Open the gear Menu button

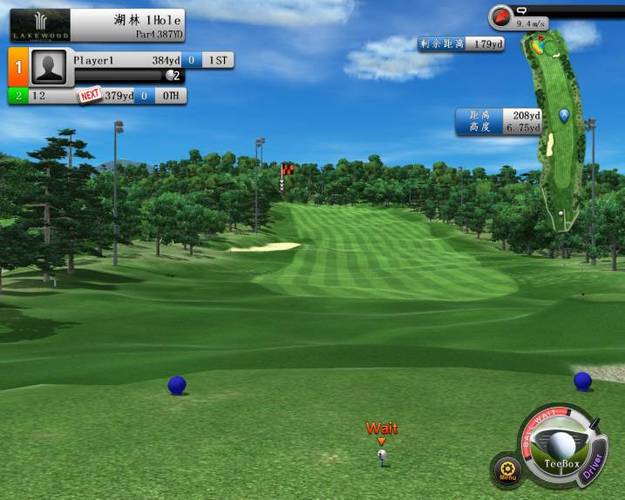pyautogui.click(x=507, y=468)
